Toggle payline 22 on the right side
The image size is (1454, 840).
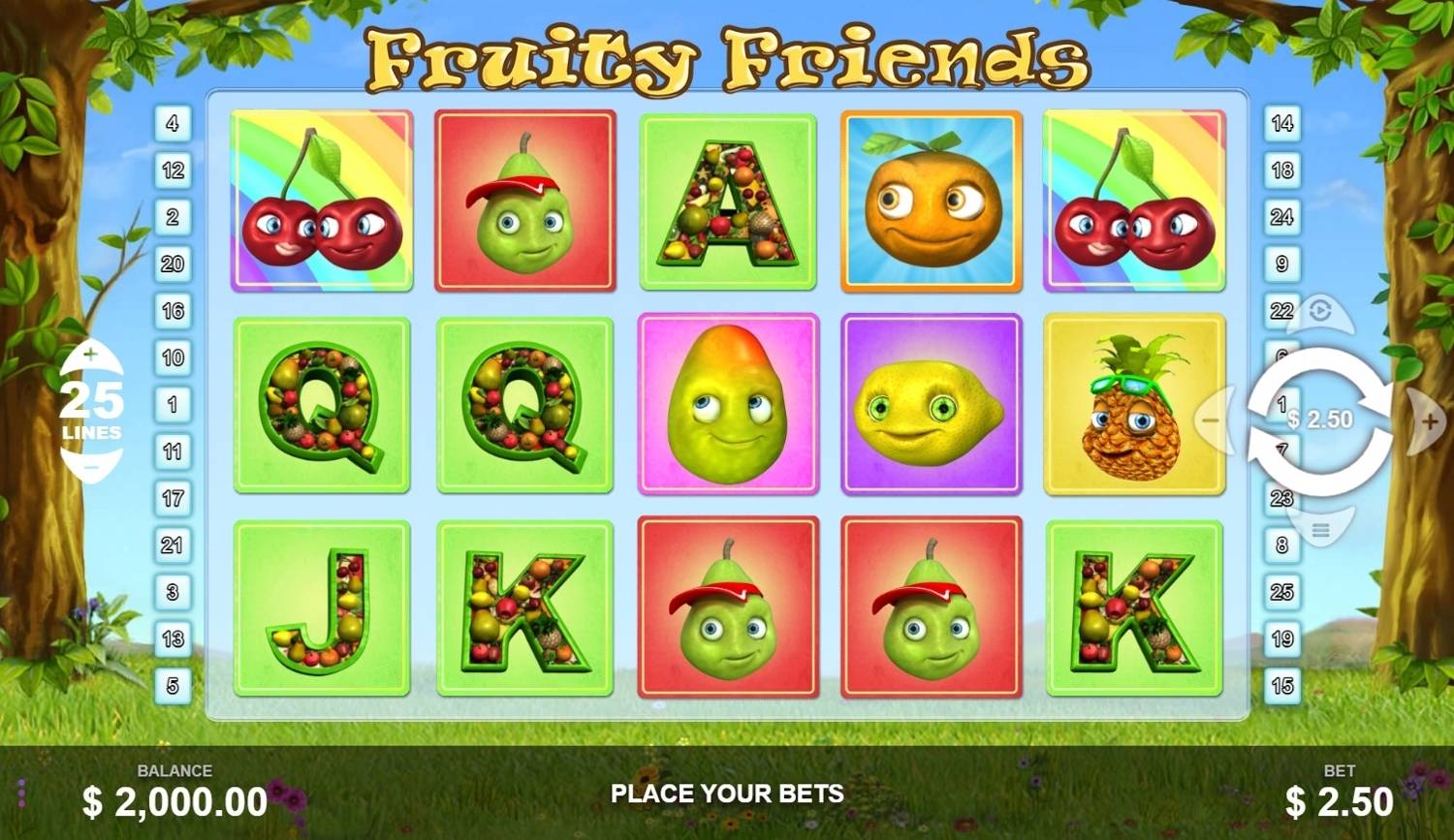pos(1281,310)
